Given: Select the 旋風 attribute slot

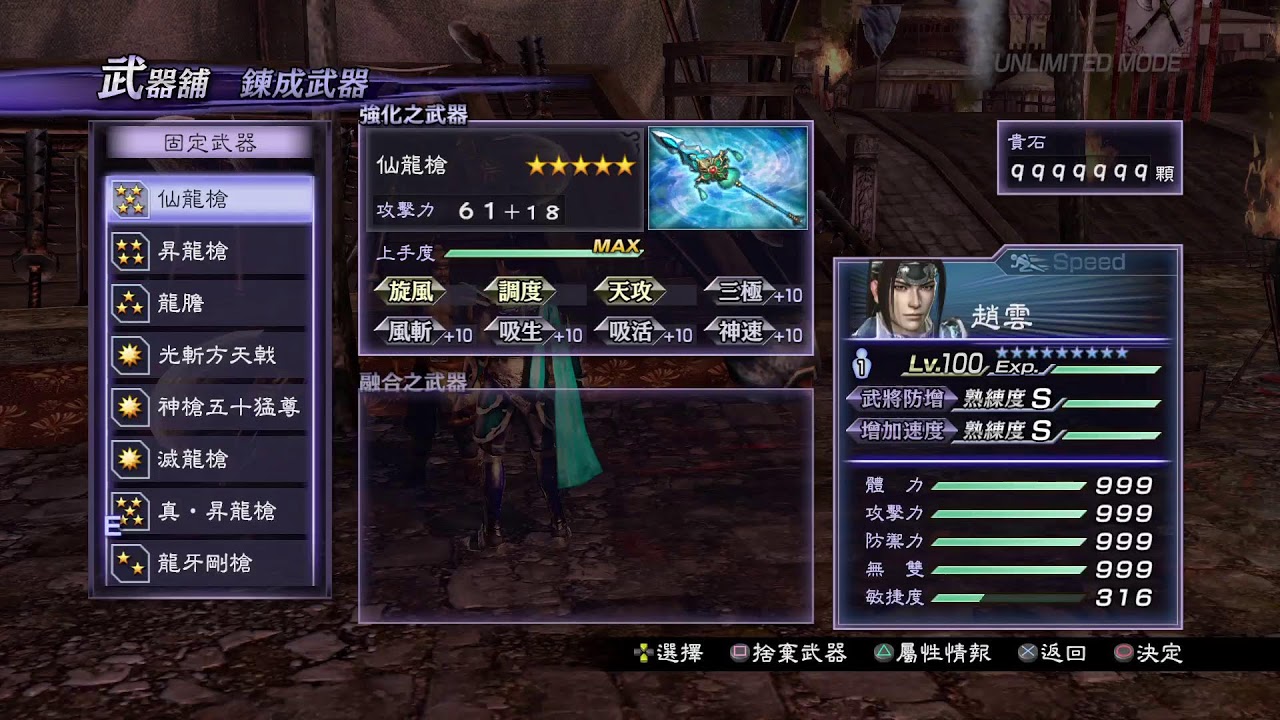Looking at the screenshot, I should coord(411,291).
